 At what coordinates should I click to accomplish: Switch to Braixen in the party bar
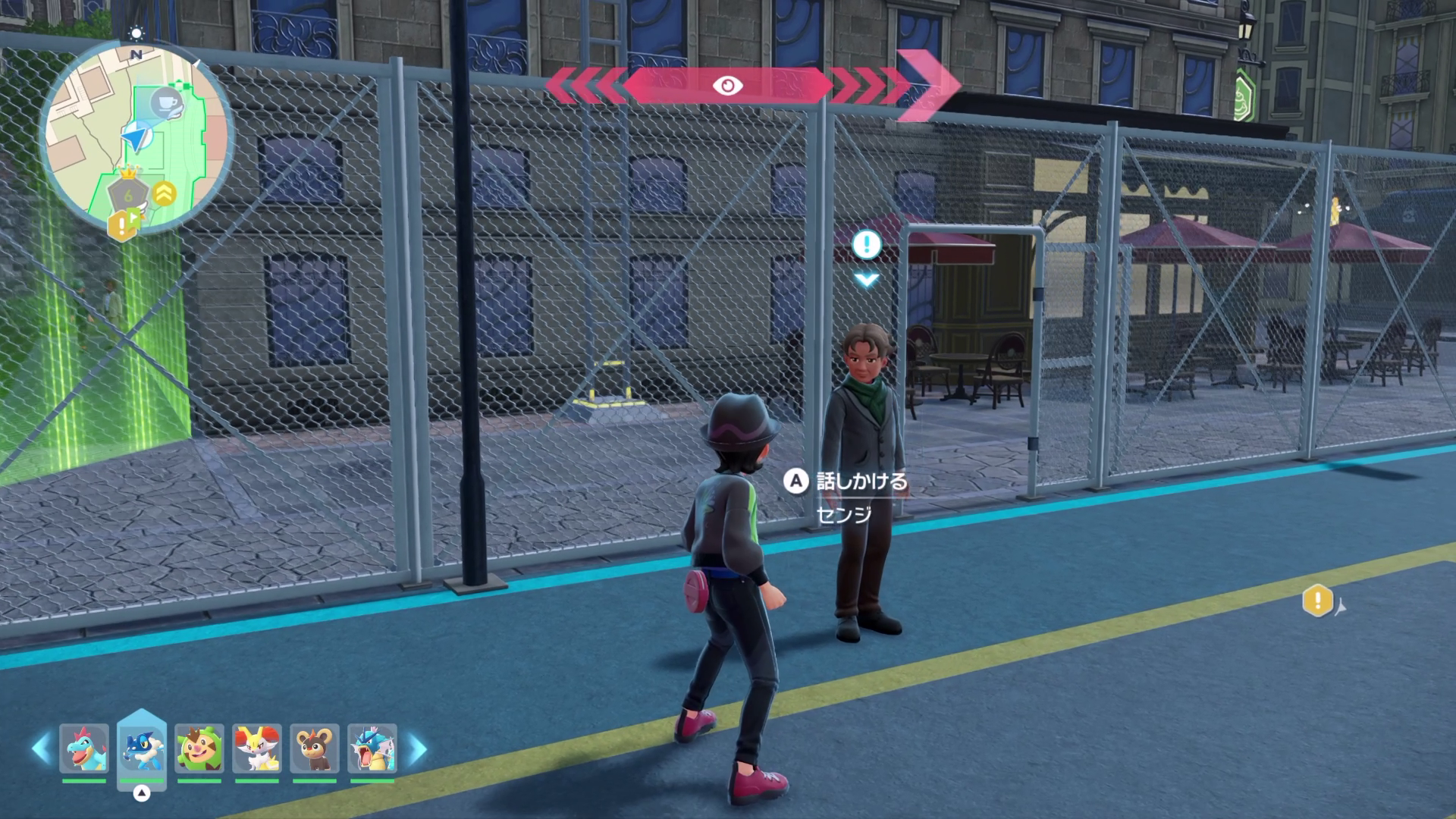[257, 748]
